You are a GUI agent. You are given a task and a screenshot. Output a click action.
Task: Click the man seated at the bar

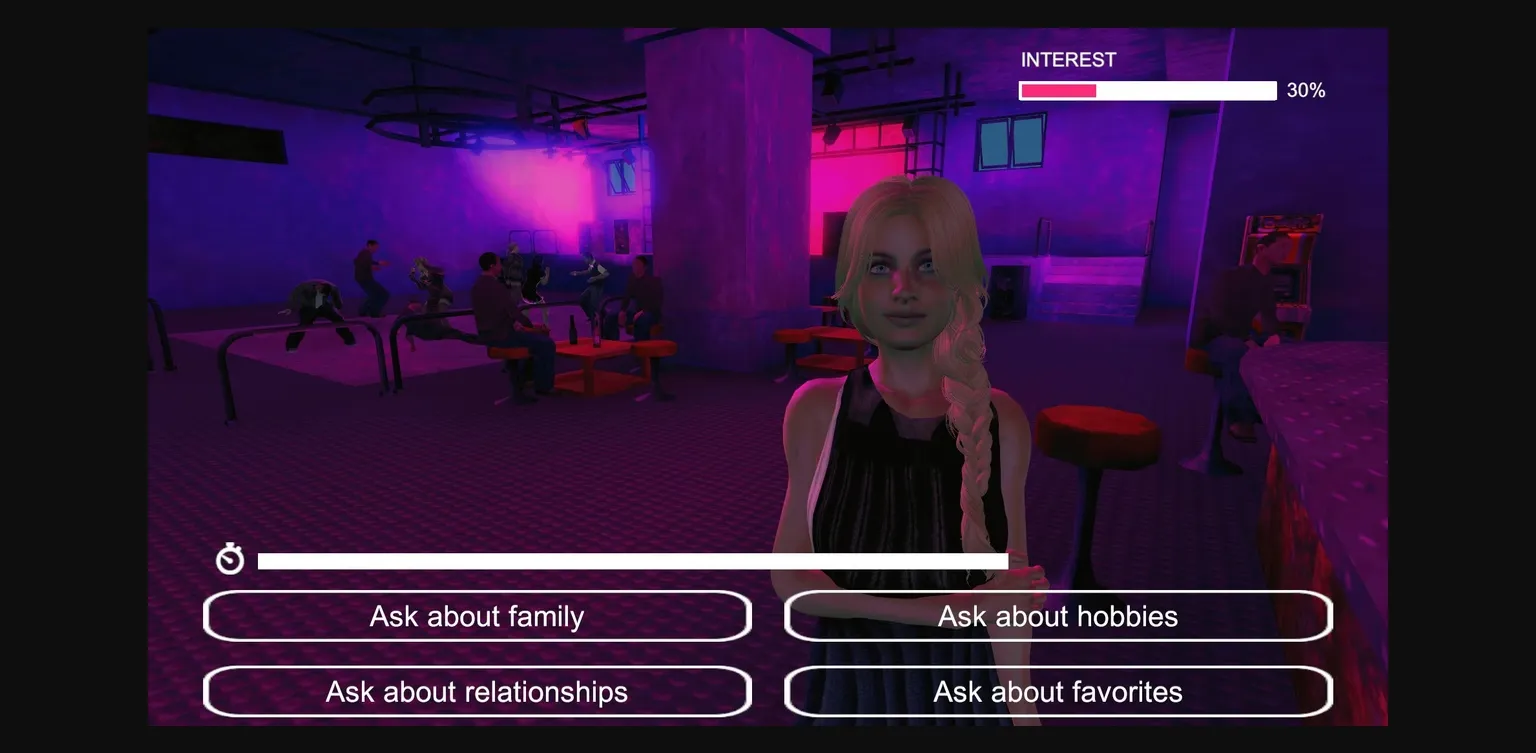point(1230,300)
